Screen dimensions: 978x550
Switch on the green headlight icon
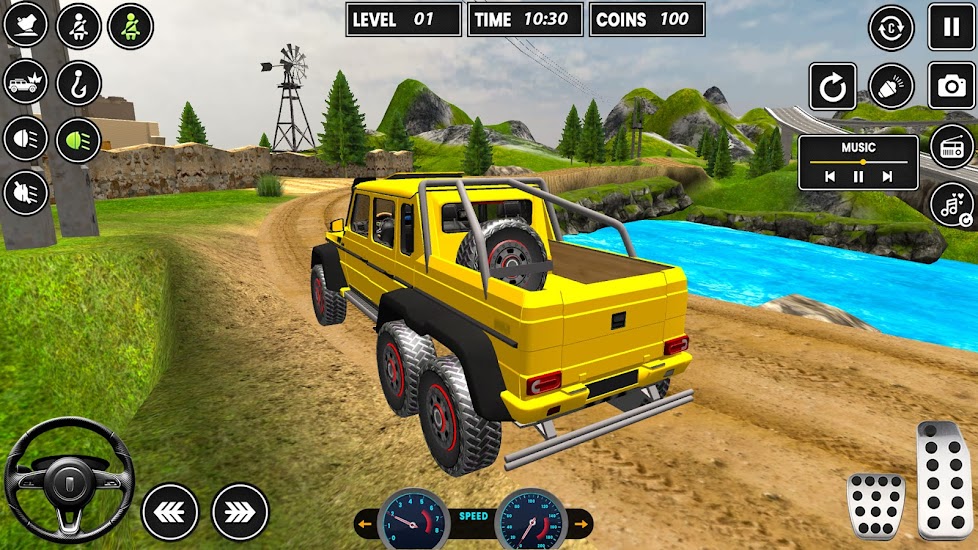pyautogui.click(x=79, y=140)
